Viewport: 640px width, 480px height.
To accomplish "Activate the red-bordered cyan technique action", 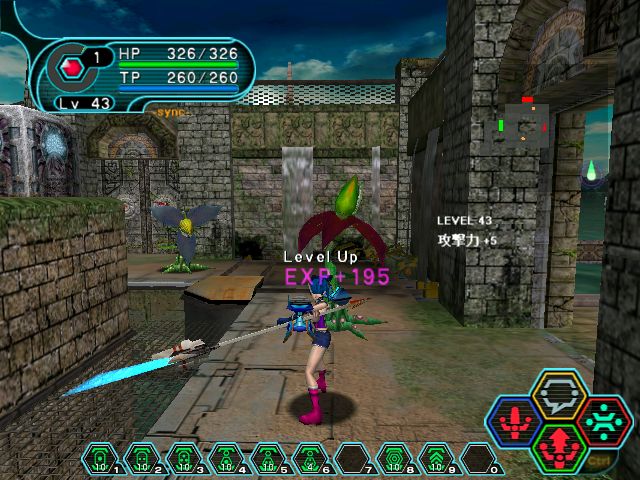I will 603,422.
